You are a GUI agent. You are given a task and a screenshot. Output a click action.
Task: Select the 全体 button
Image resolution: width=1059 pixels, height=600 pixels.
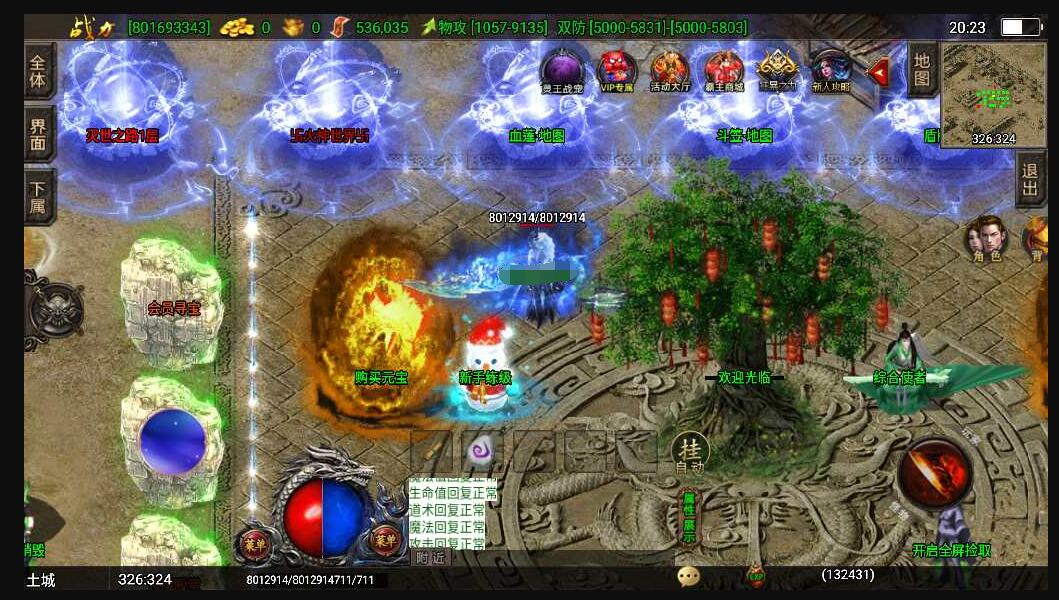pyautogui.click(x=39, y=70)
